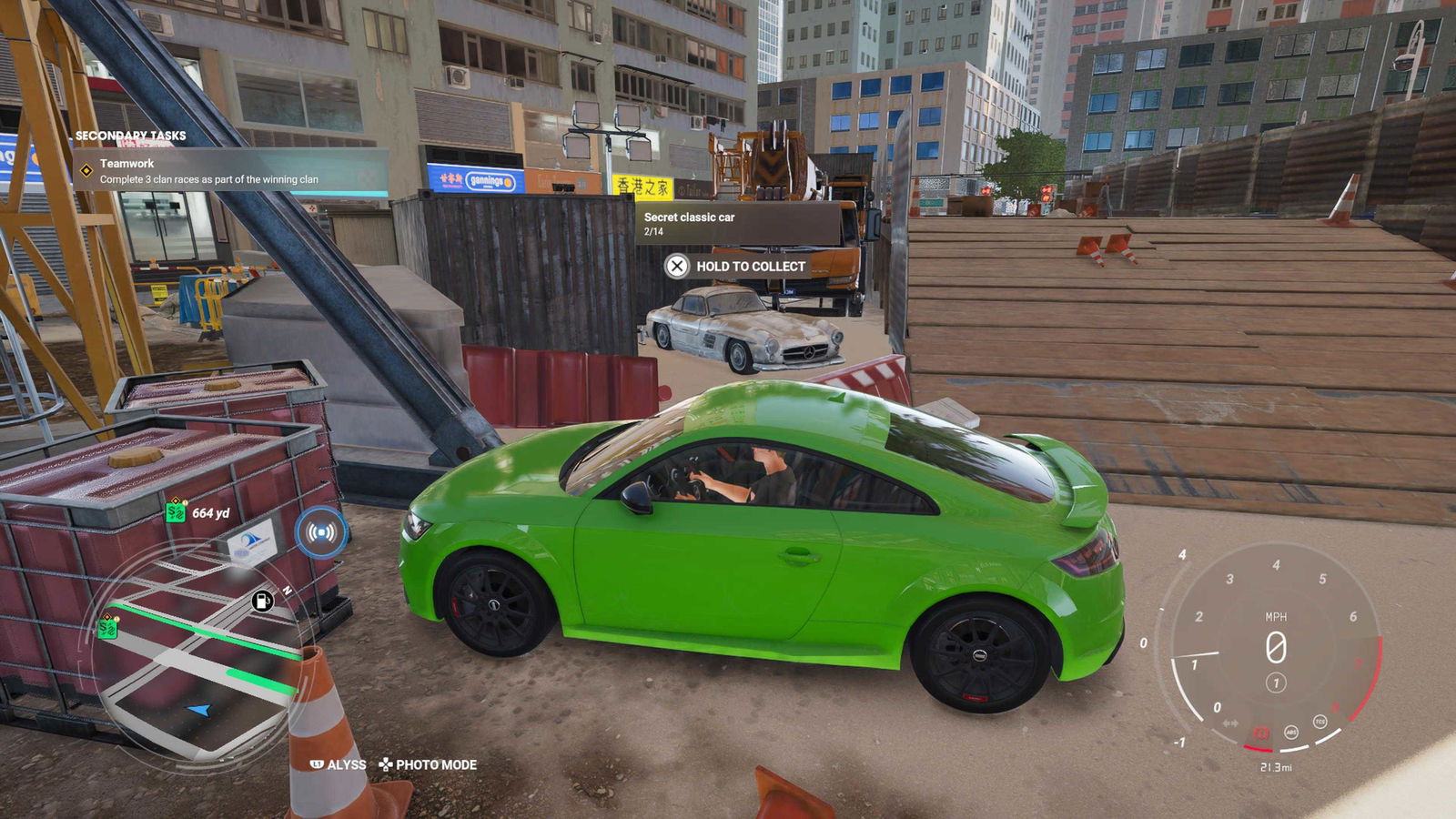Click the green cash marker on minimap edge
Screen dimensions: 1456x819
(108, 626)
